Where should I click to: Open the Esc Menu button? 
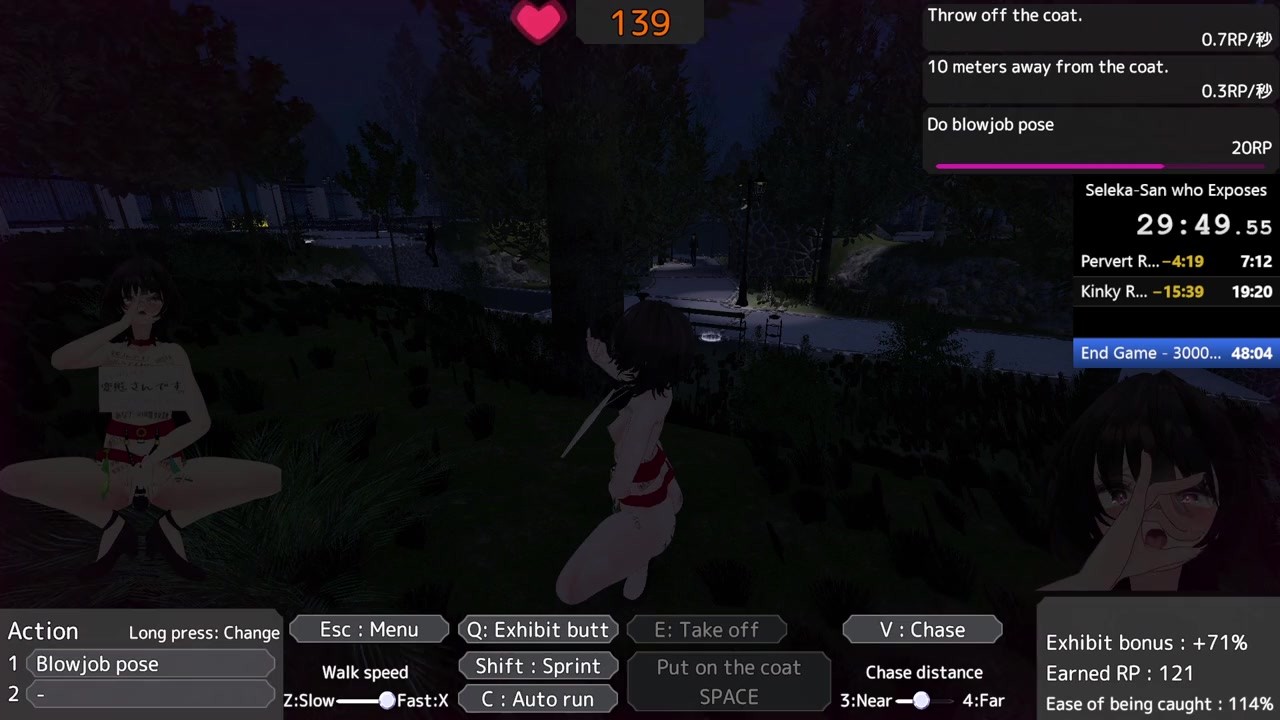click(369, 630)
